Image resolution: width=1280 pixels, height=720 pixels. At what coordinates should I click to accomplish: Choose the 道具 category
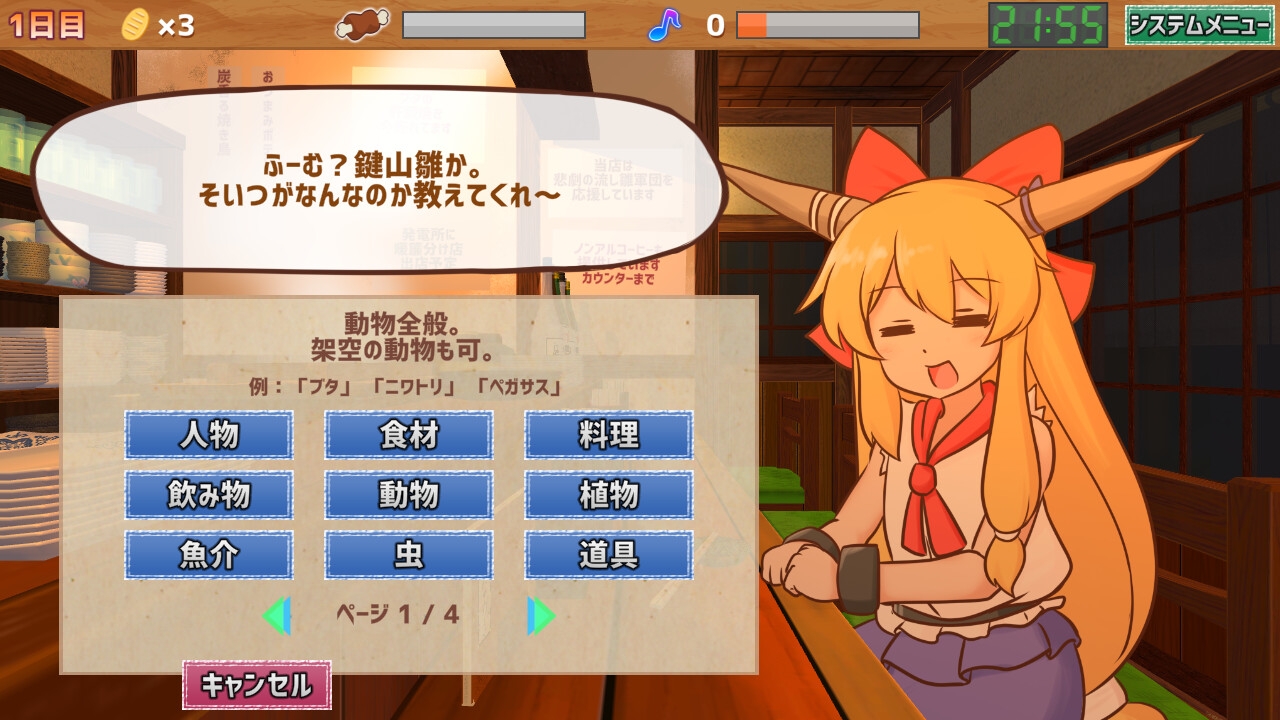[608, 556]
